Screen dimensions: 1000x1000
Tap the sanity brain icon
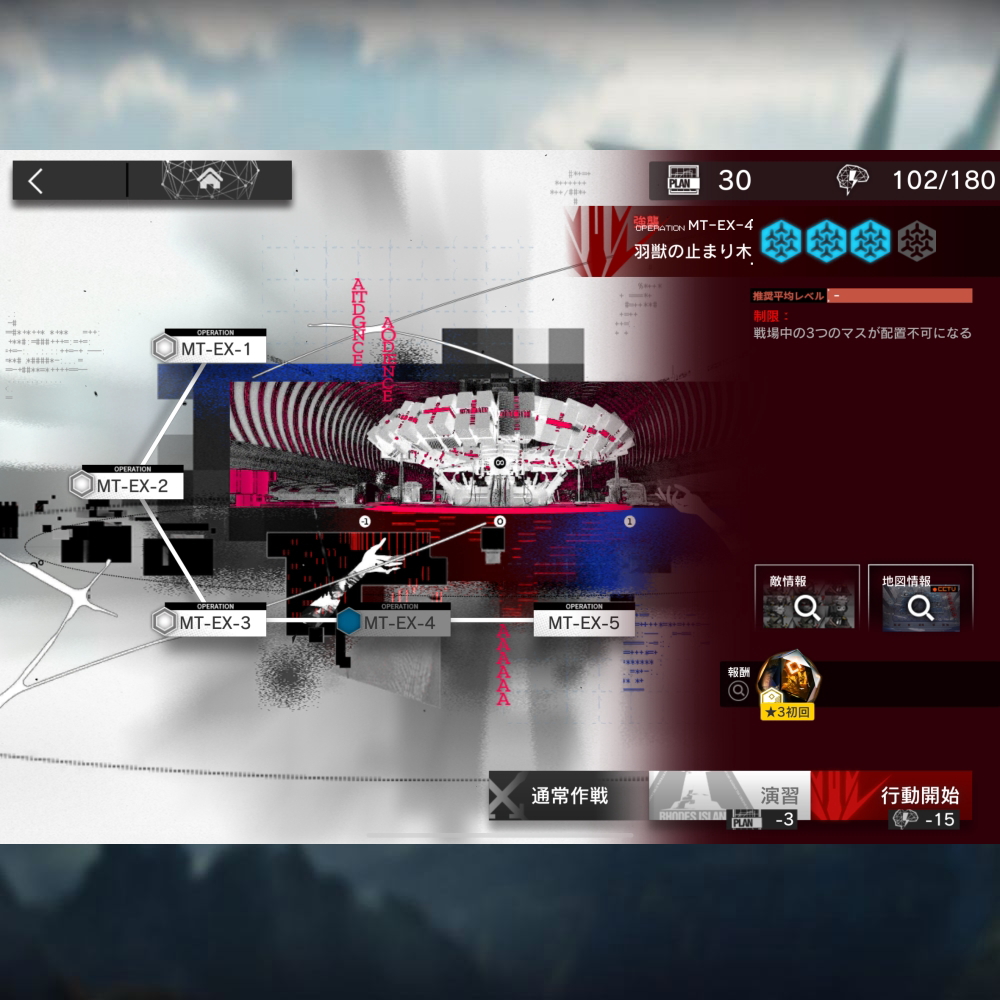pyautogui.click(x=853, y=180)
